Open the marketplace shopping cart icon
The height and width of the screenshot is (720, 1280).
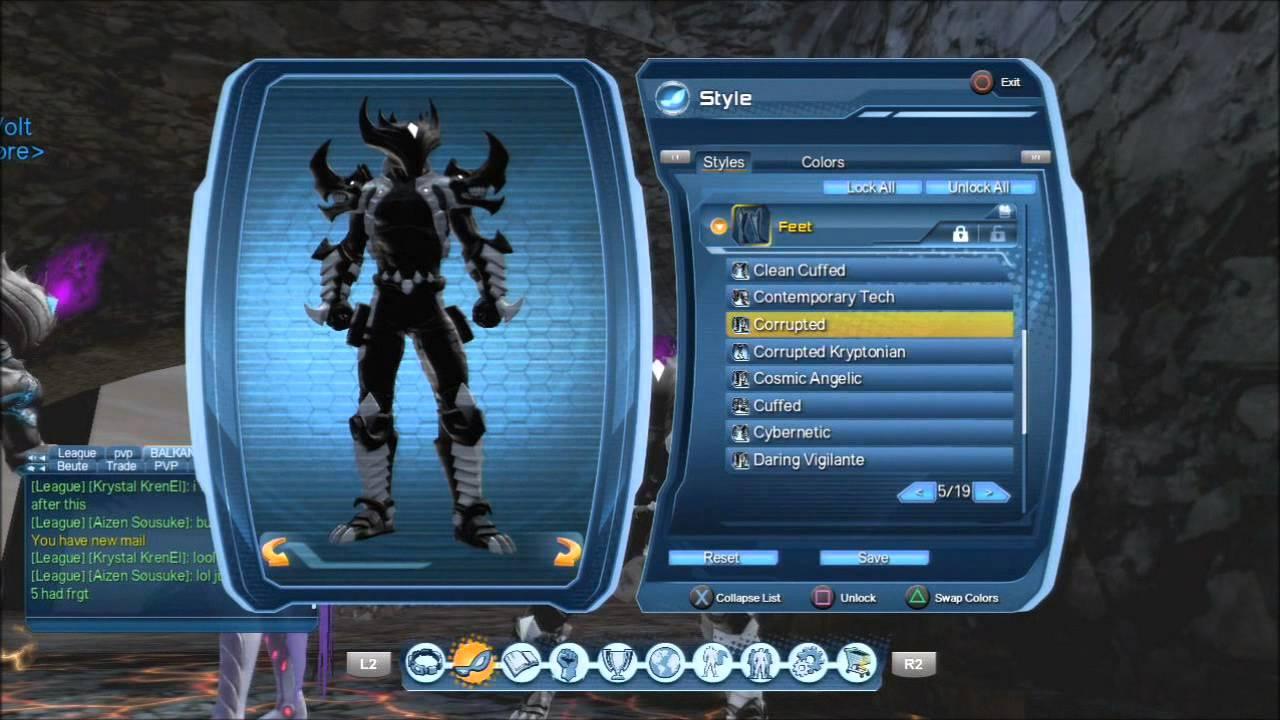coord(855,663)
